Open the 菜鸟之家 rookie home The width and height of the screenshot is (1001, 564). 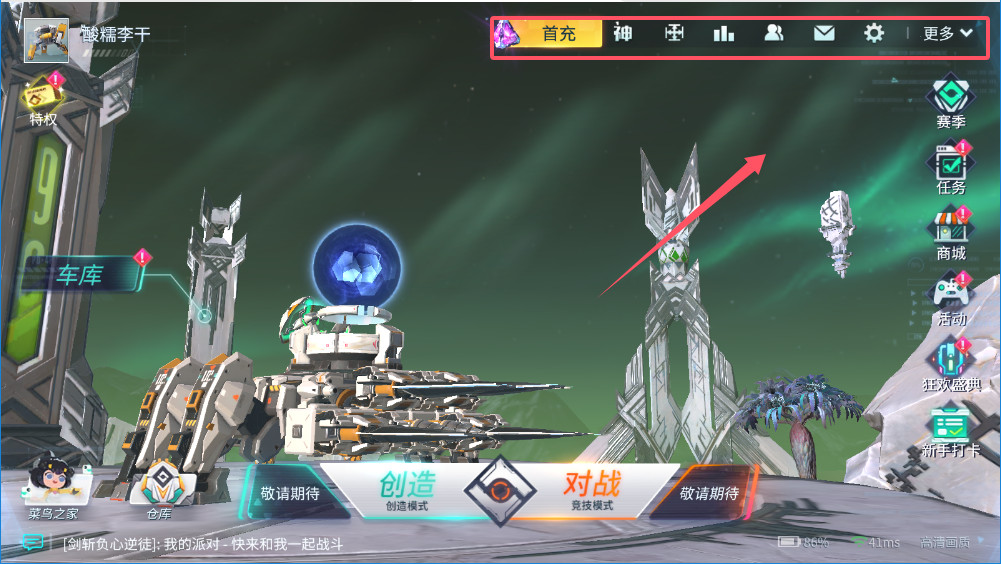pyautogui.click(x=53, y=488)
